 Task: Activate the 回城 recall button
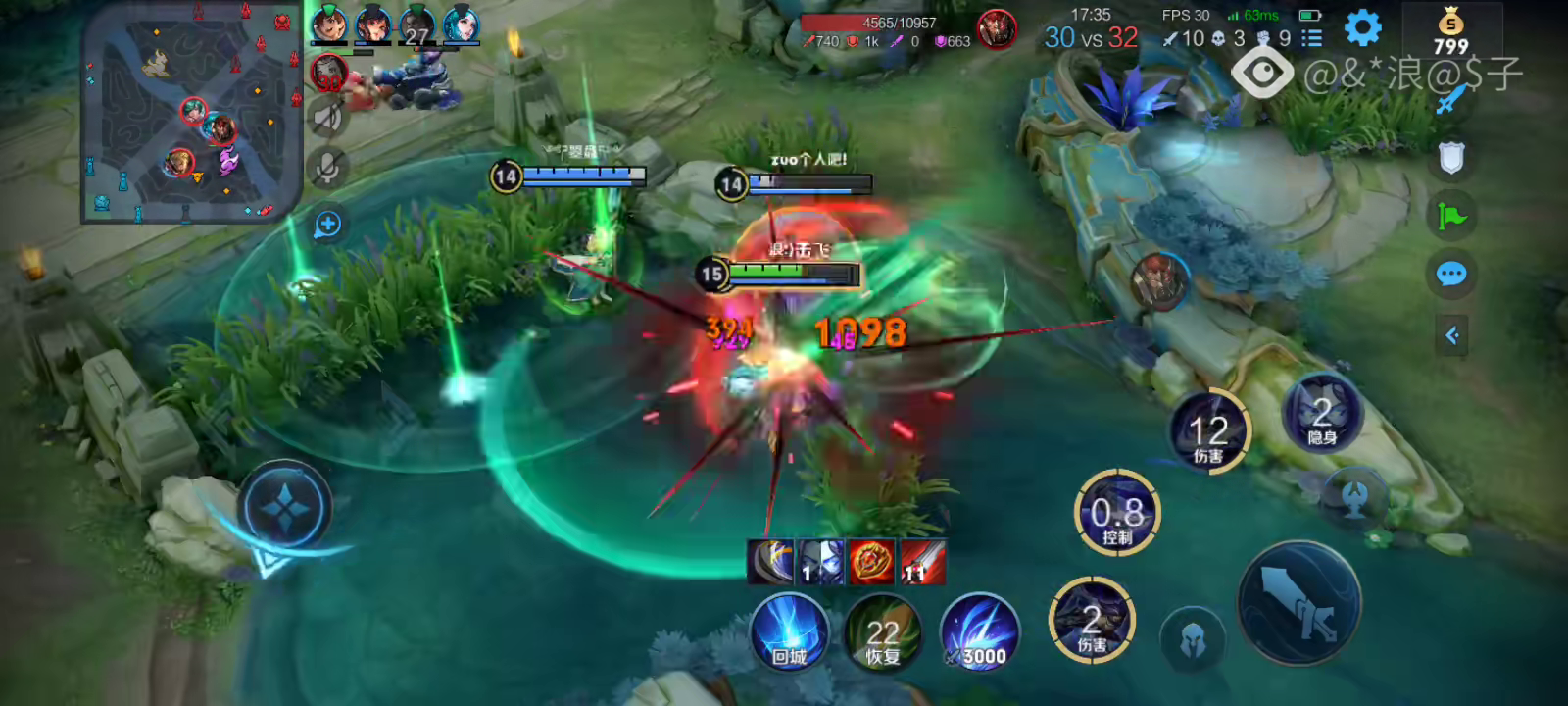point(789,633)
